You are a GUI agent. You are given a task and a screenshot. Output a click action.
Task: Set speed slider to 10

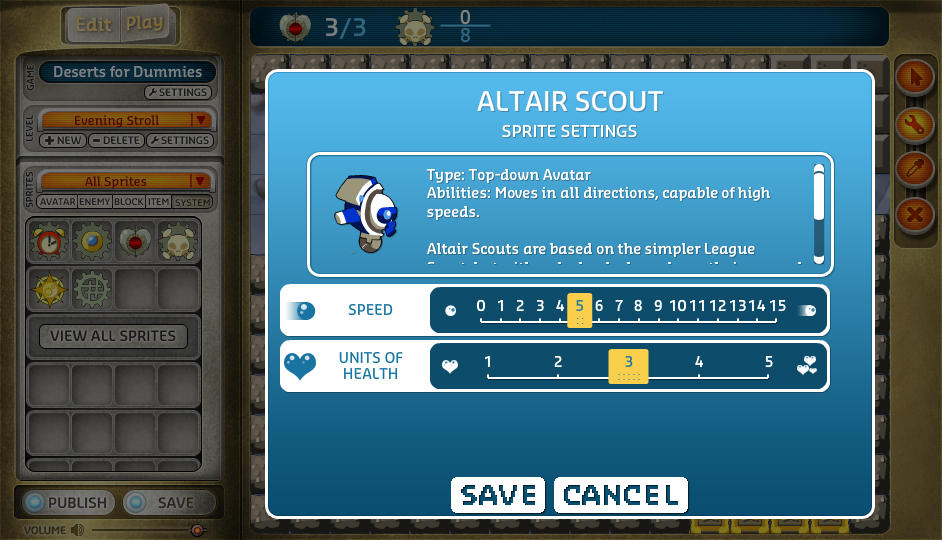coord(678,307)
